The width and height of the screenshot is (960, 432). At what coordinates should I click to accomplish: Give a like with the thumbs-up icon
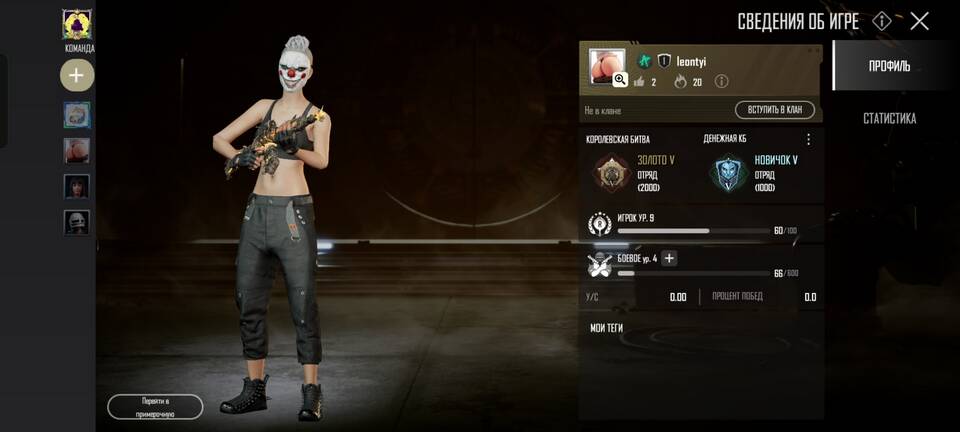tap(639, 82)
